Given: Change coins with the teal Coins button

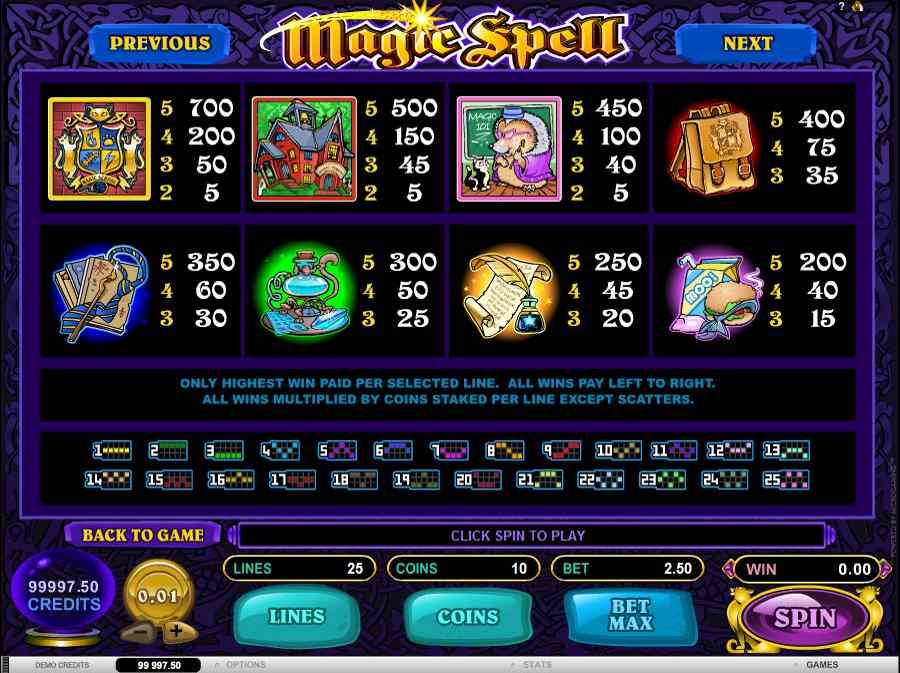Looking at the screenshot, I should point(467,616).
